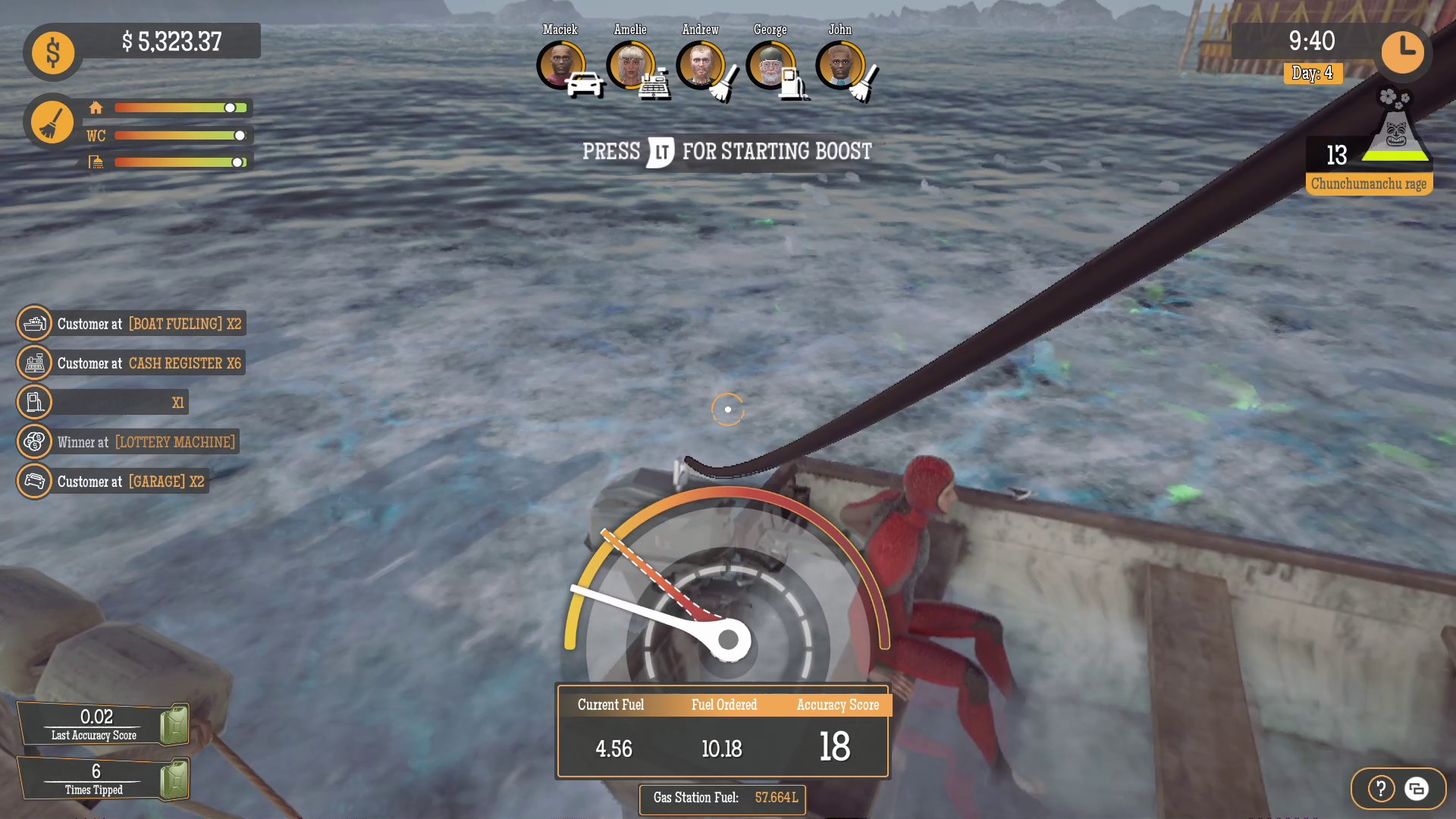The height and width of the screenshot is (819, 1456).
Task: Select the garage car notification icon
Action: click(34, 481)
